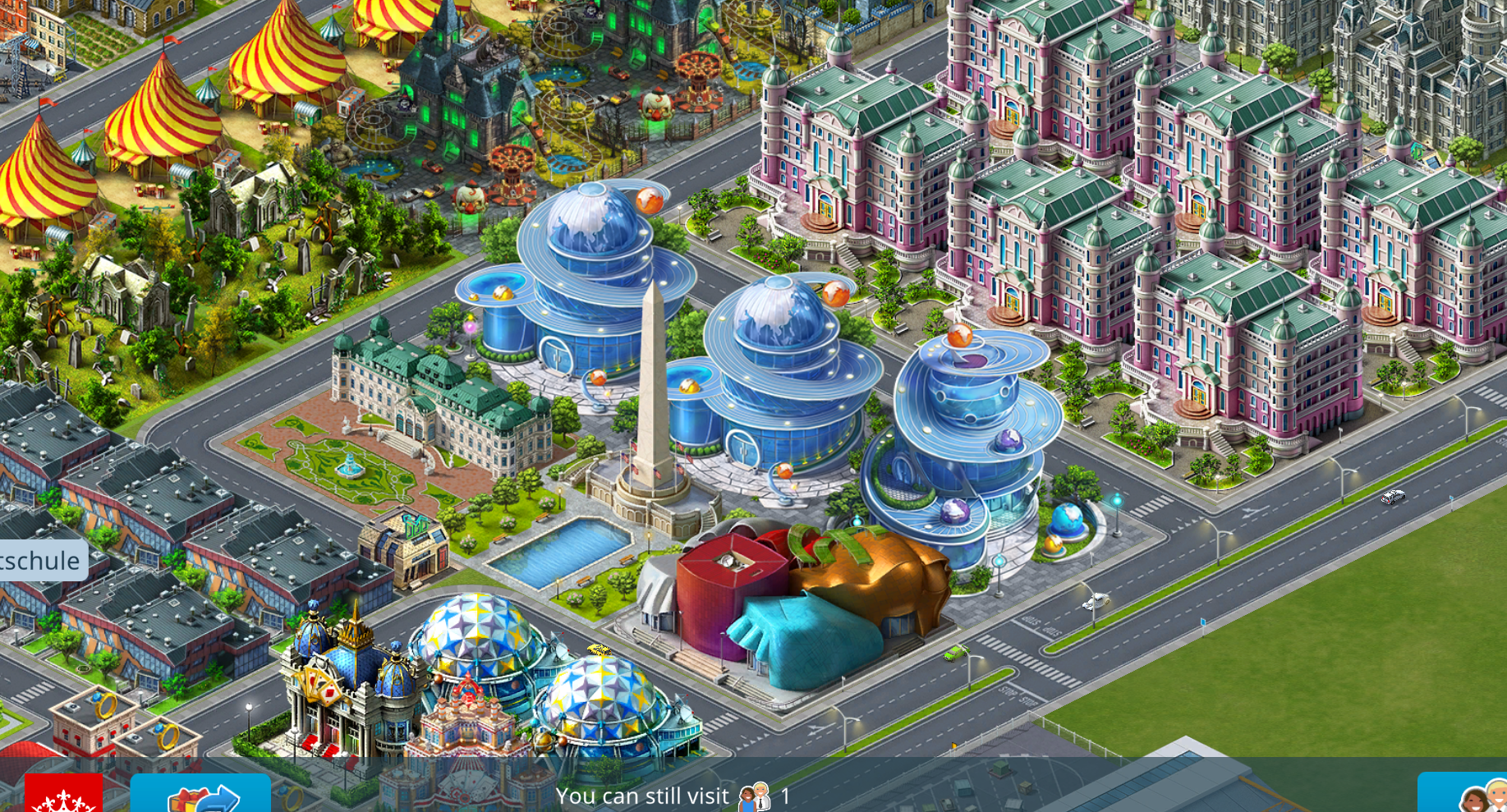Click the building name label ending in 'tschule'
This screenshot has height=812, width=1507.
(41, 561)
